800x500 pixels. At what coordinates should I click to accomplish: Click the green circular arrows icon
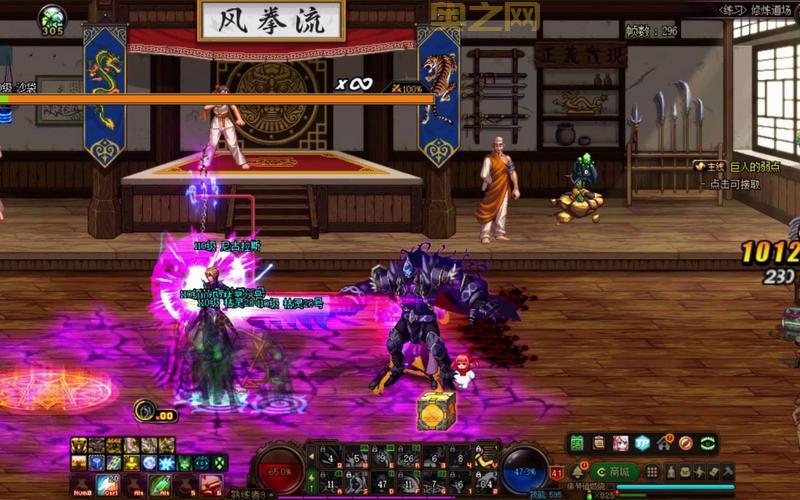[708, 443]
